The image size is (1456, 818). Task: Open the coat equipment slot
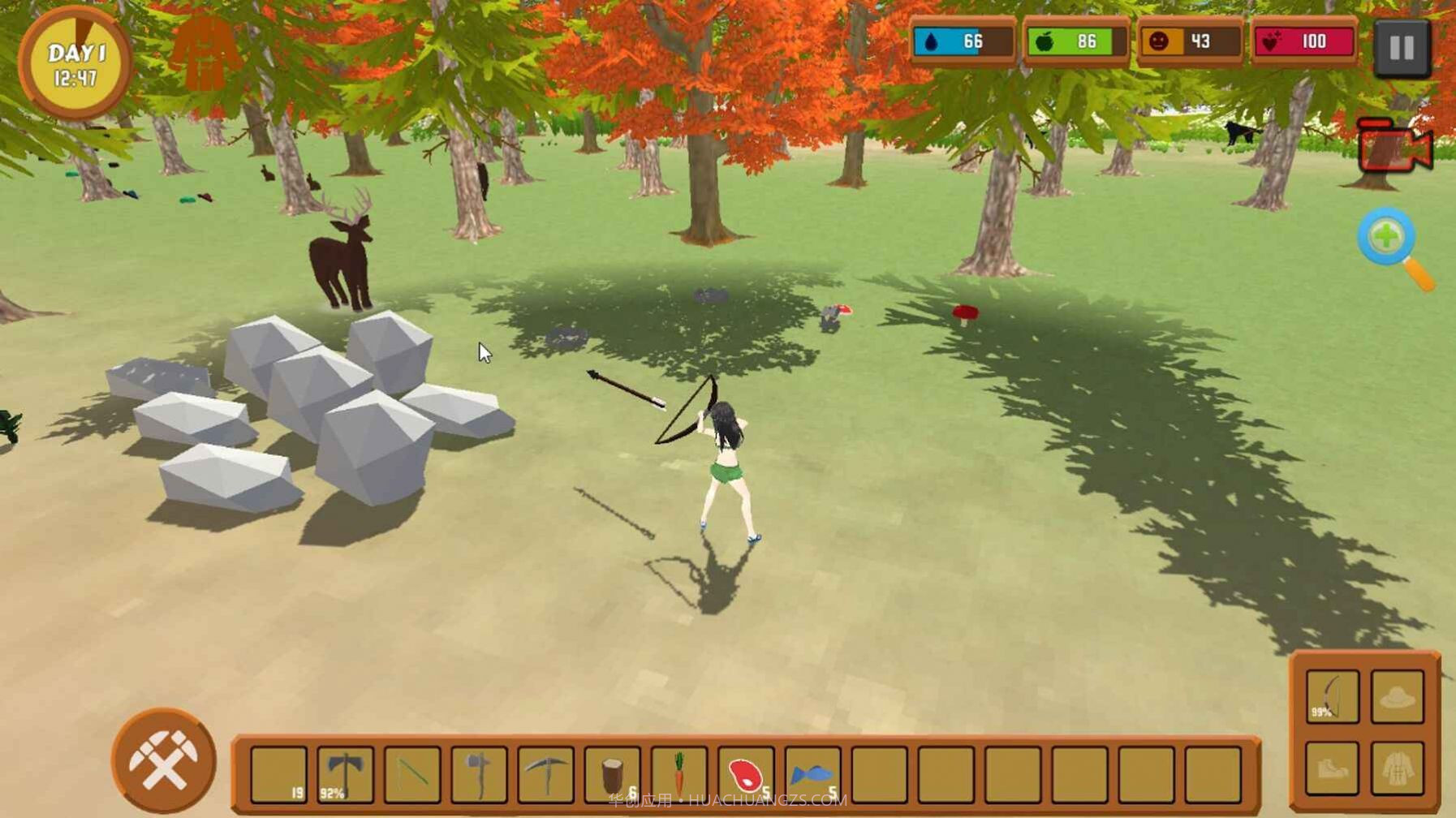click(x=1397, y=767)
